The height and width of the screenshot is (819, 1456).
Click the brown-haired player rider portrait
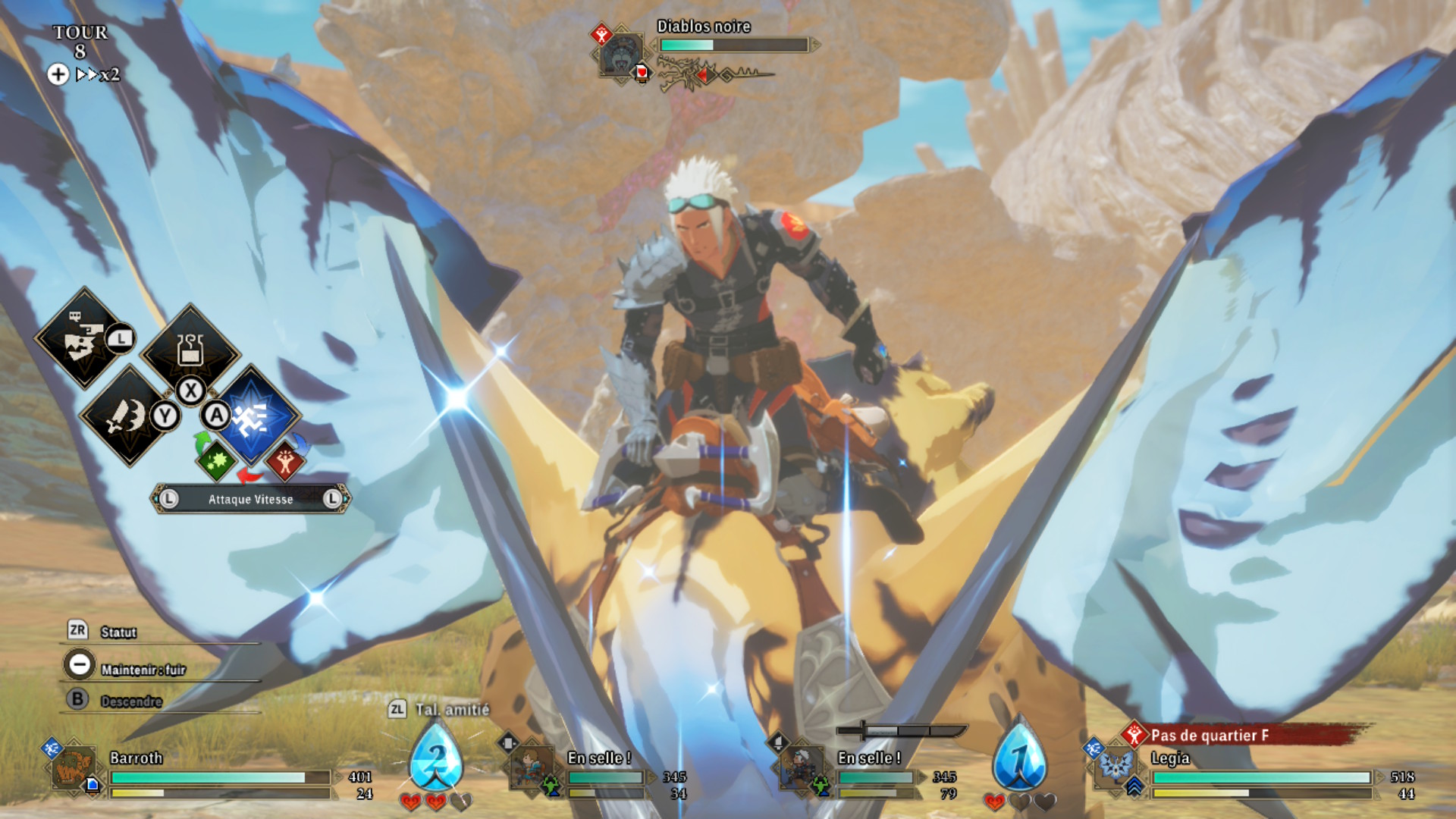(x=531, y=767)
